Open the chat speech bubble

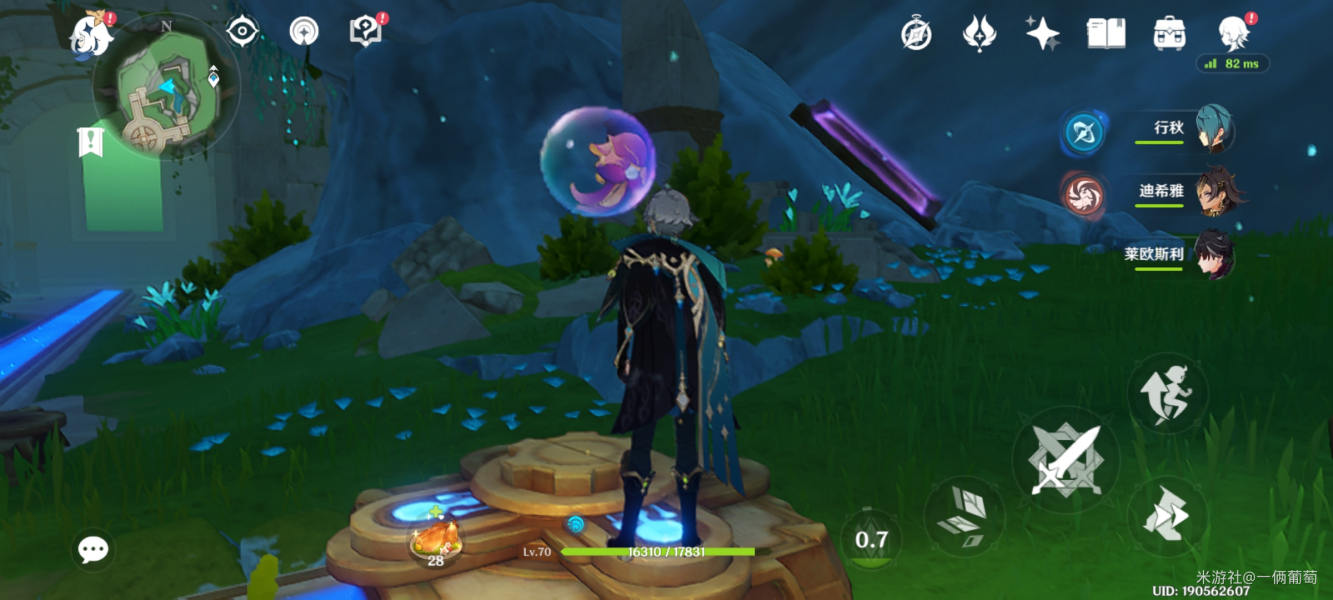[x=94, y=549]
